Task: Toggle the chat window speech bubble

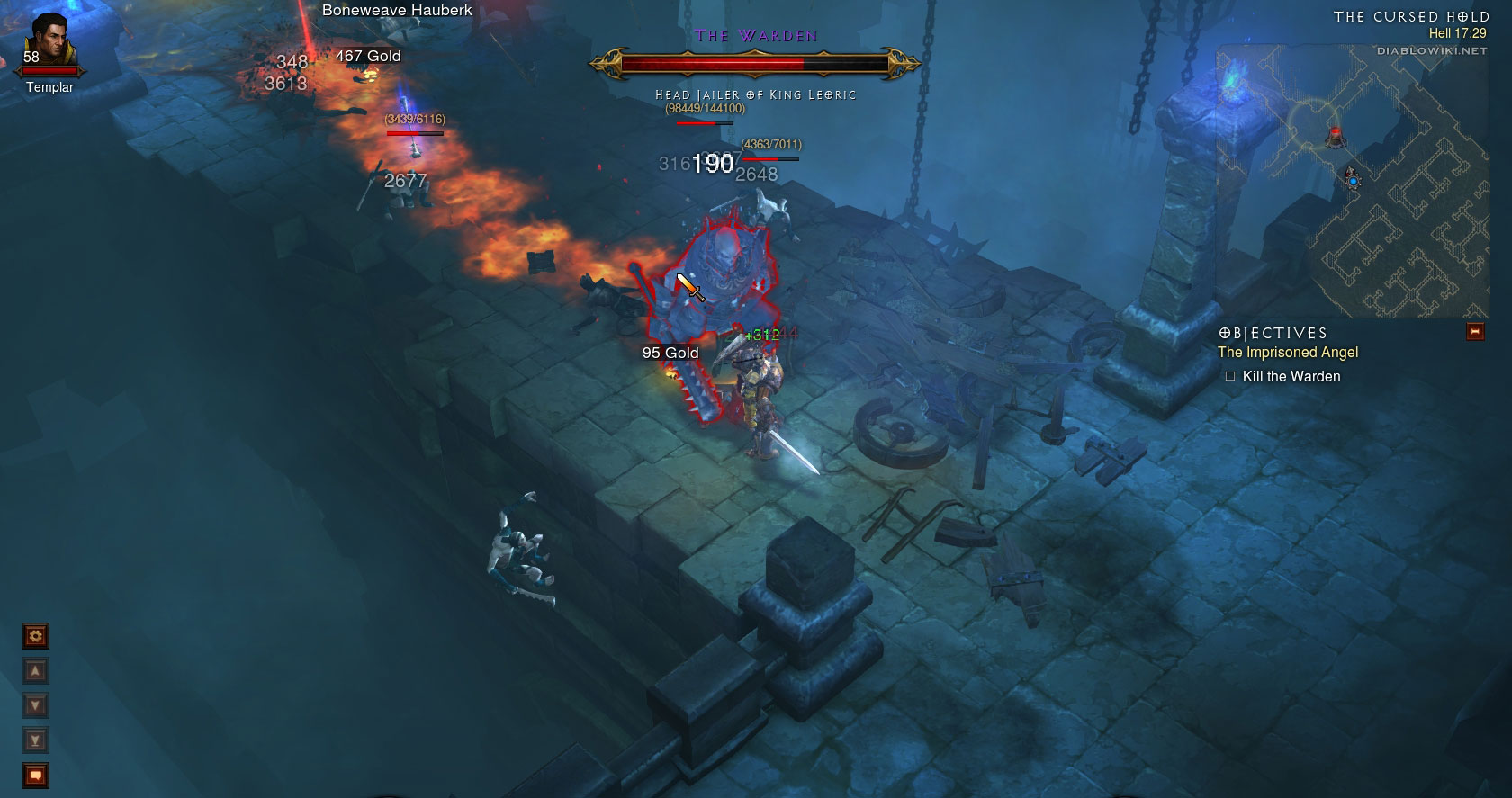Action: pos(35,775)
